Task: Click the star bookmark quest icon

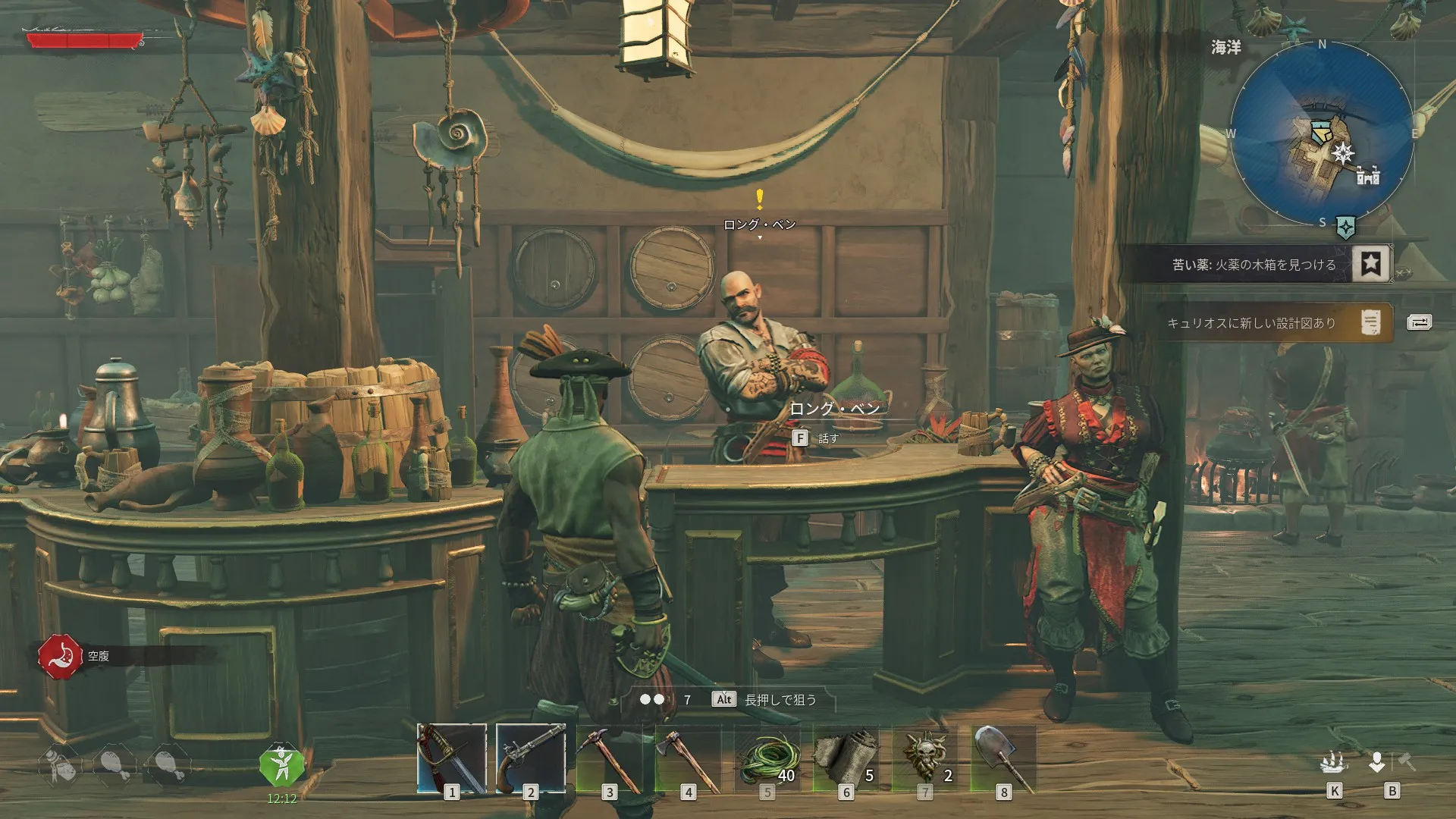Action: point(1370,263)
